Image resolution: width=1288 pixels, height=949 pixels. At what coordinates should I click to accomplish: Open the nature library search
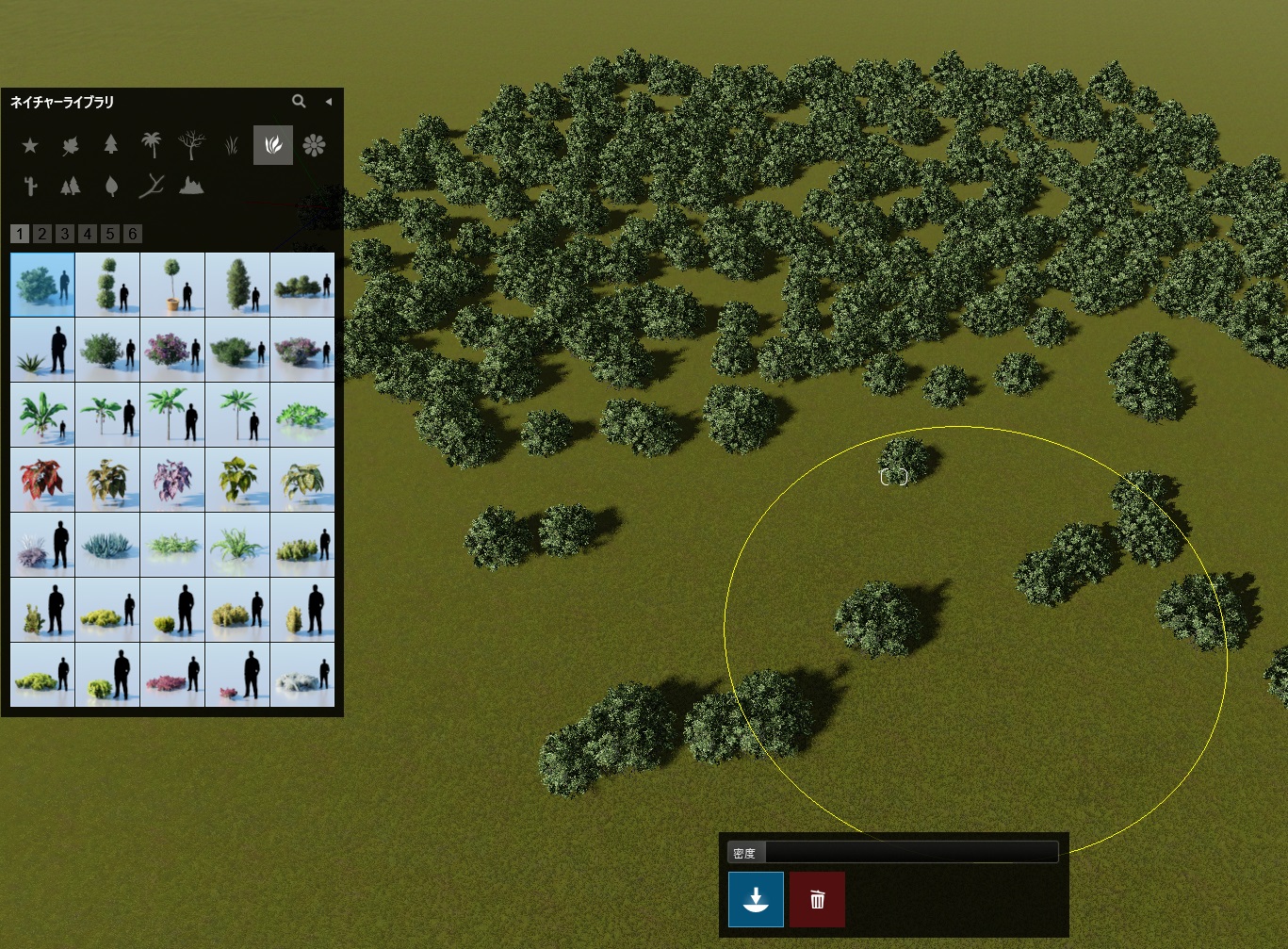[x=299, y=101]
